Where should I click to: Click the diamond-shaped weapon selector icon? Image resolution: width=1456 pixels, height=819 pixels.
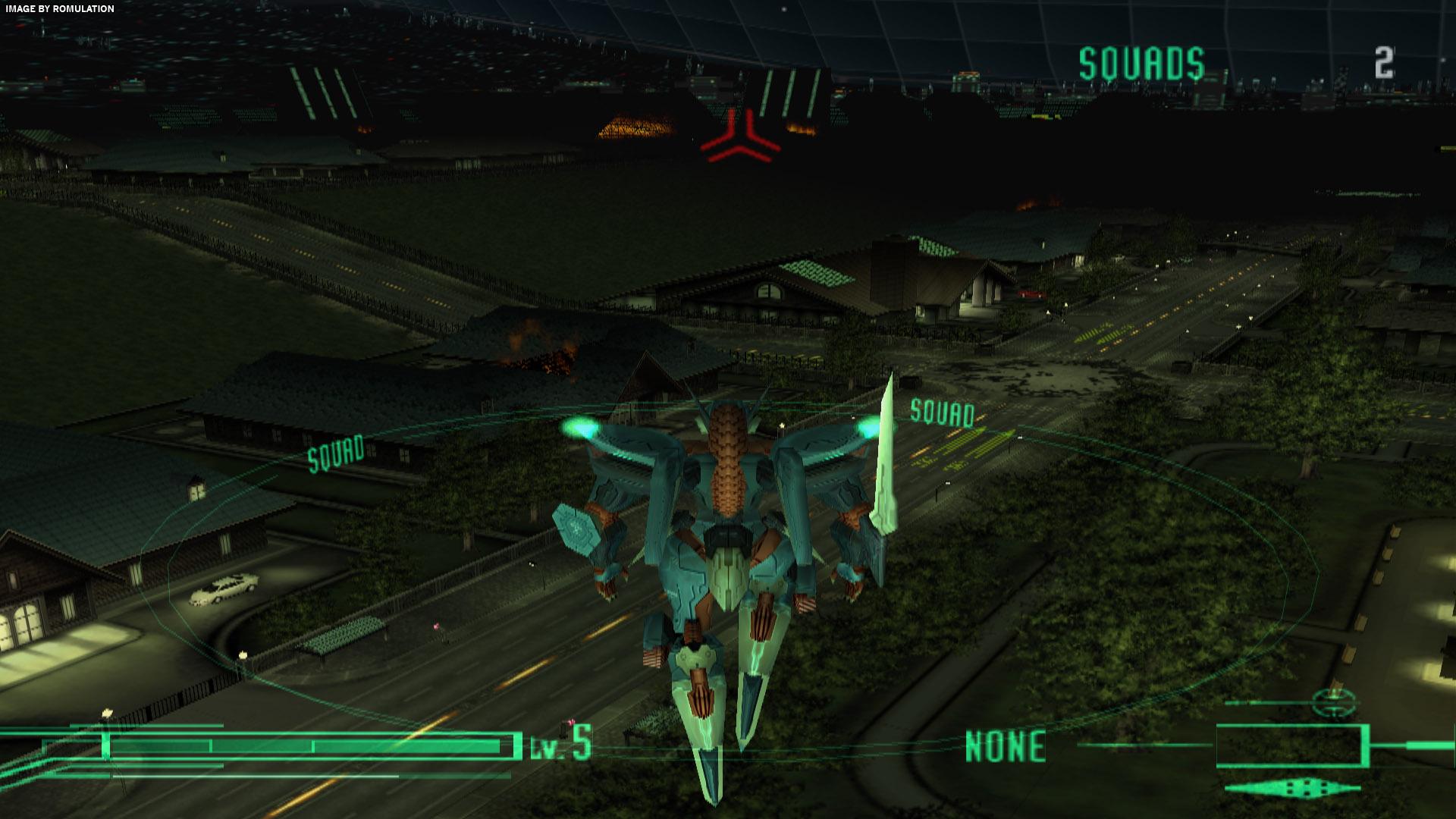point(1291,787)
